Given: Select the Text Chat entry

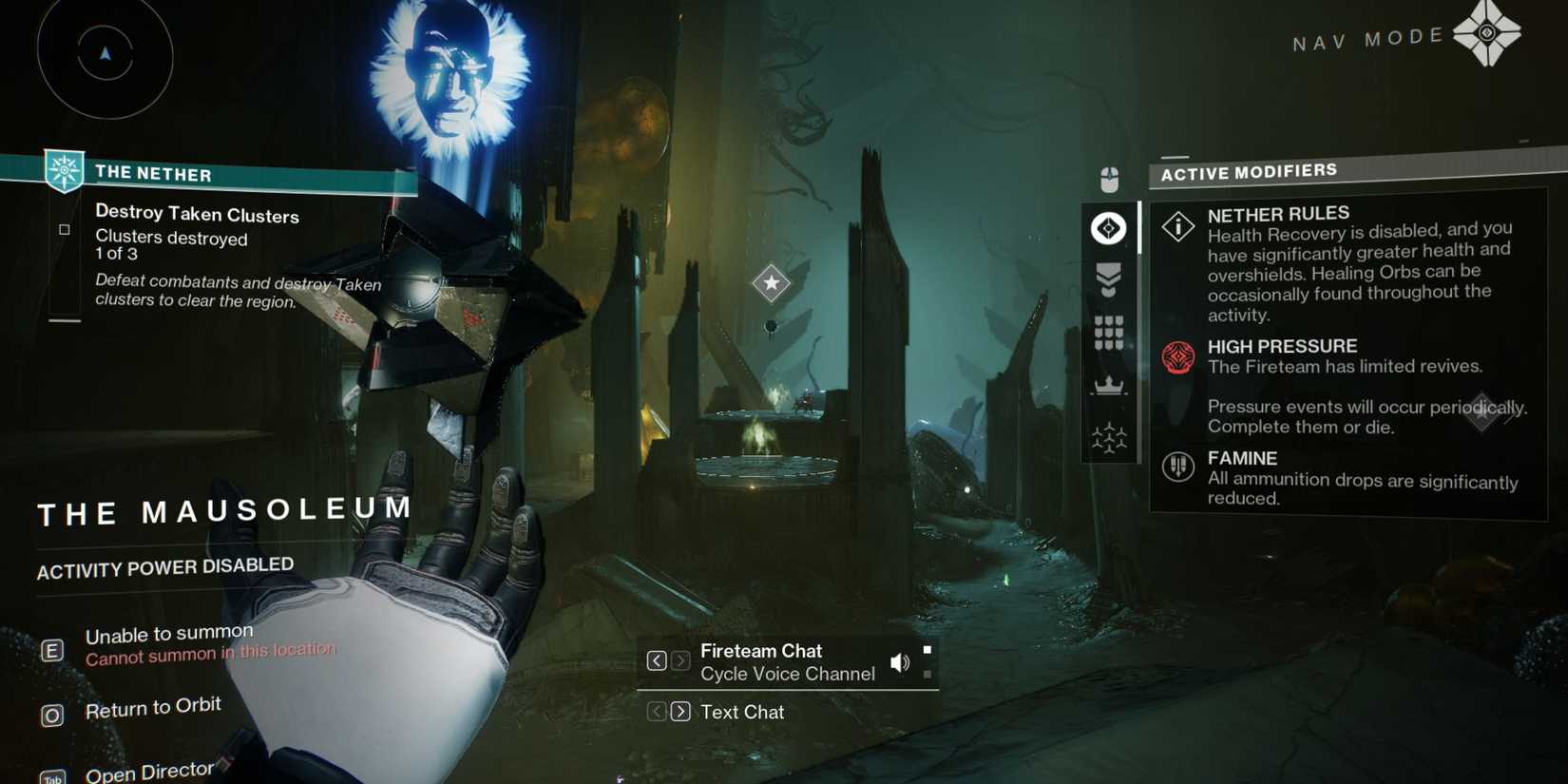Looking at the screenshot, I should [742, 711].
